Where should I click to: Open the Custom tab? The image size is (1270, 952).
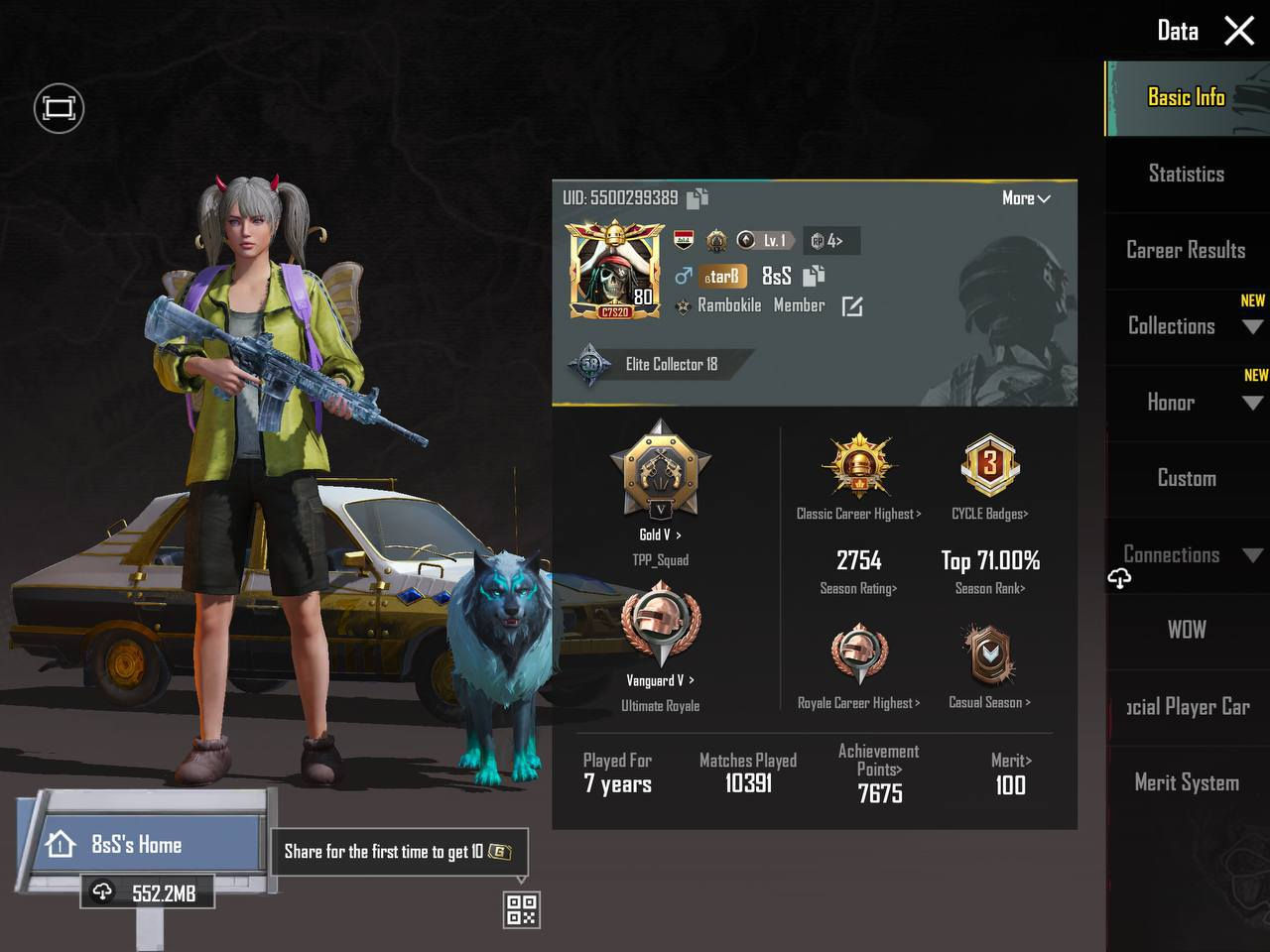pos(1186,479)
